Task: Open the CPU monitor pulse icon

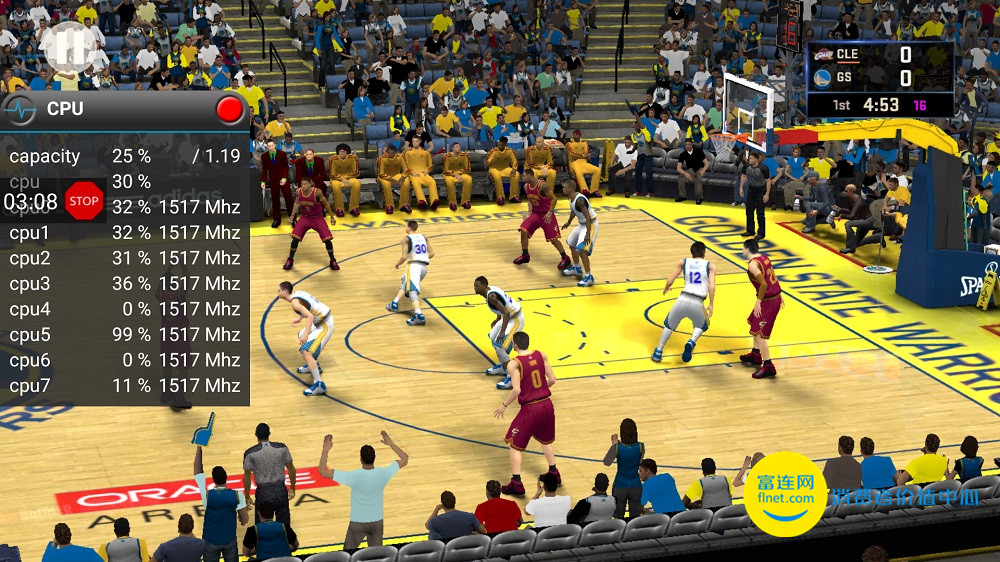Action: tap(20, 110)
